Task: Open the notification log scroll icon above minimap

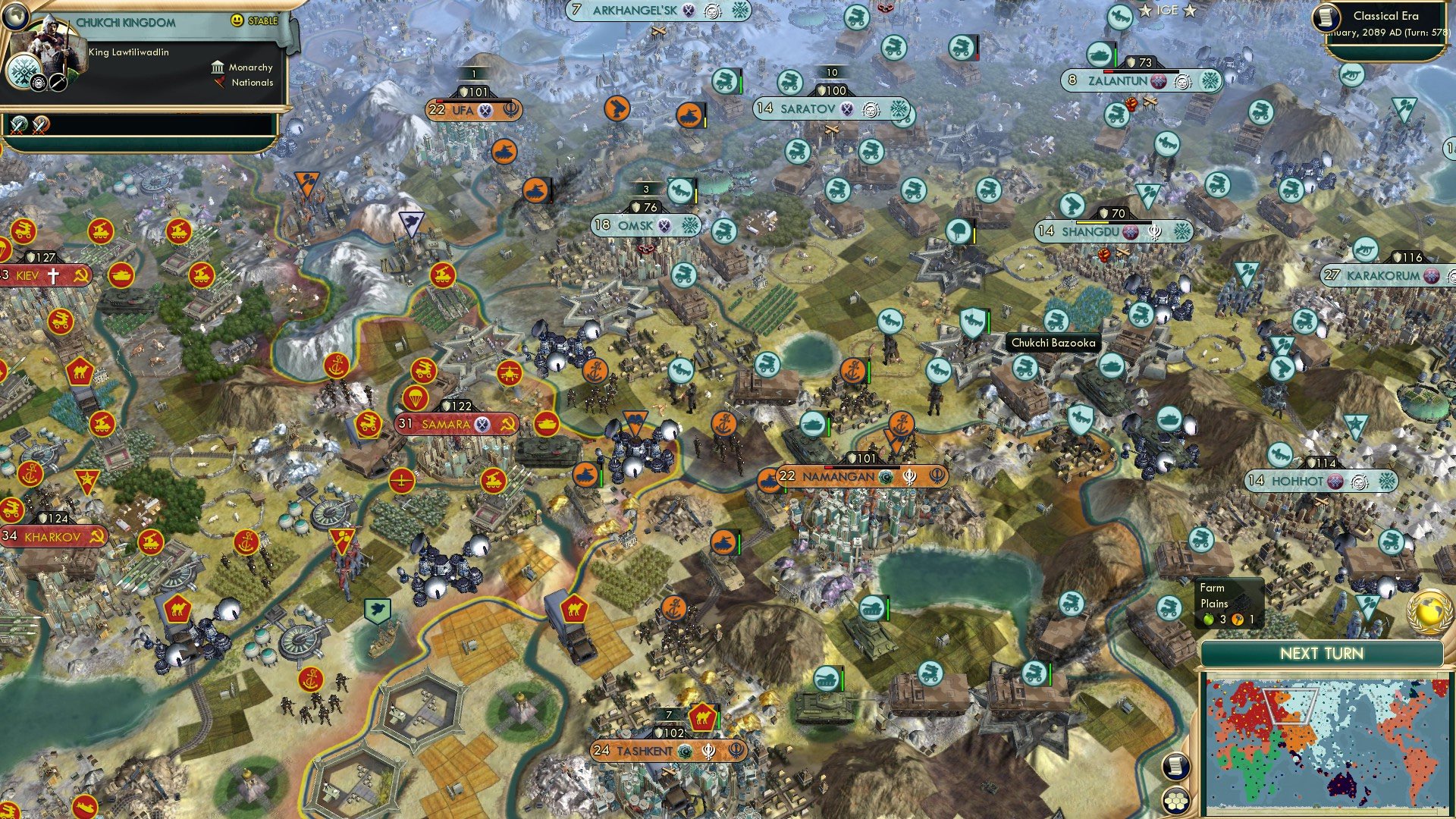Action: [x=1175, y=767]
